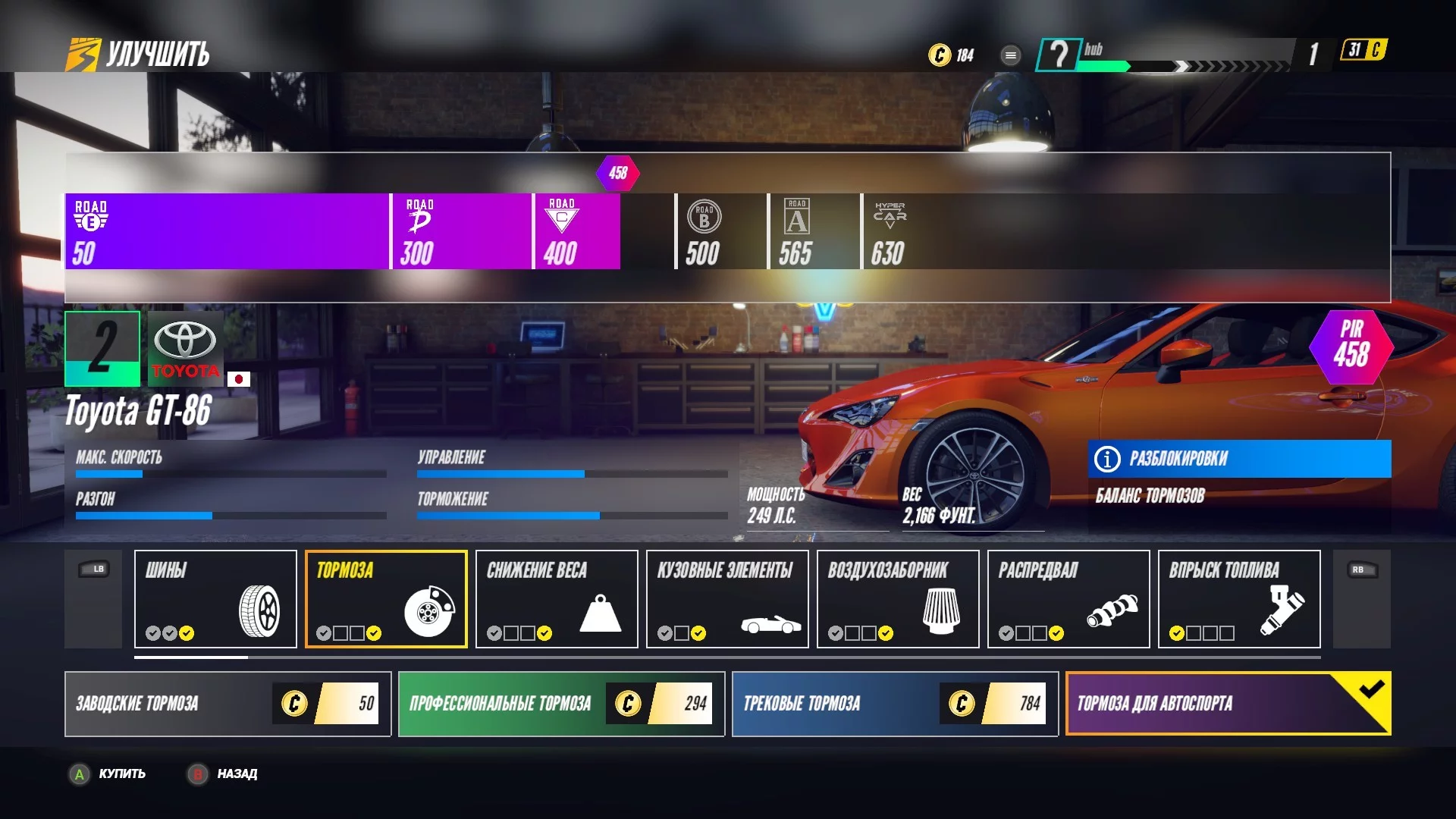The width and height of the screenshot is (1456, 819).
Task: Click the Hyper Car 630 class marker
Action: [x=889, y=231]
